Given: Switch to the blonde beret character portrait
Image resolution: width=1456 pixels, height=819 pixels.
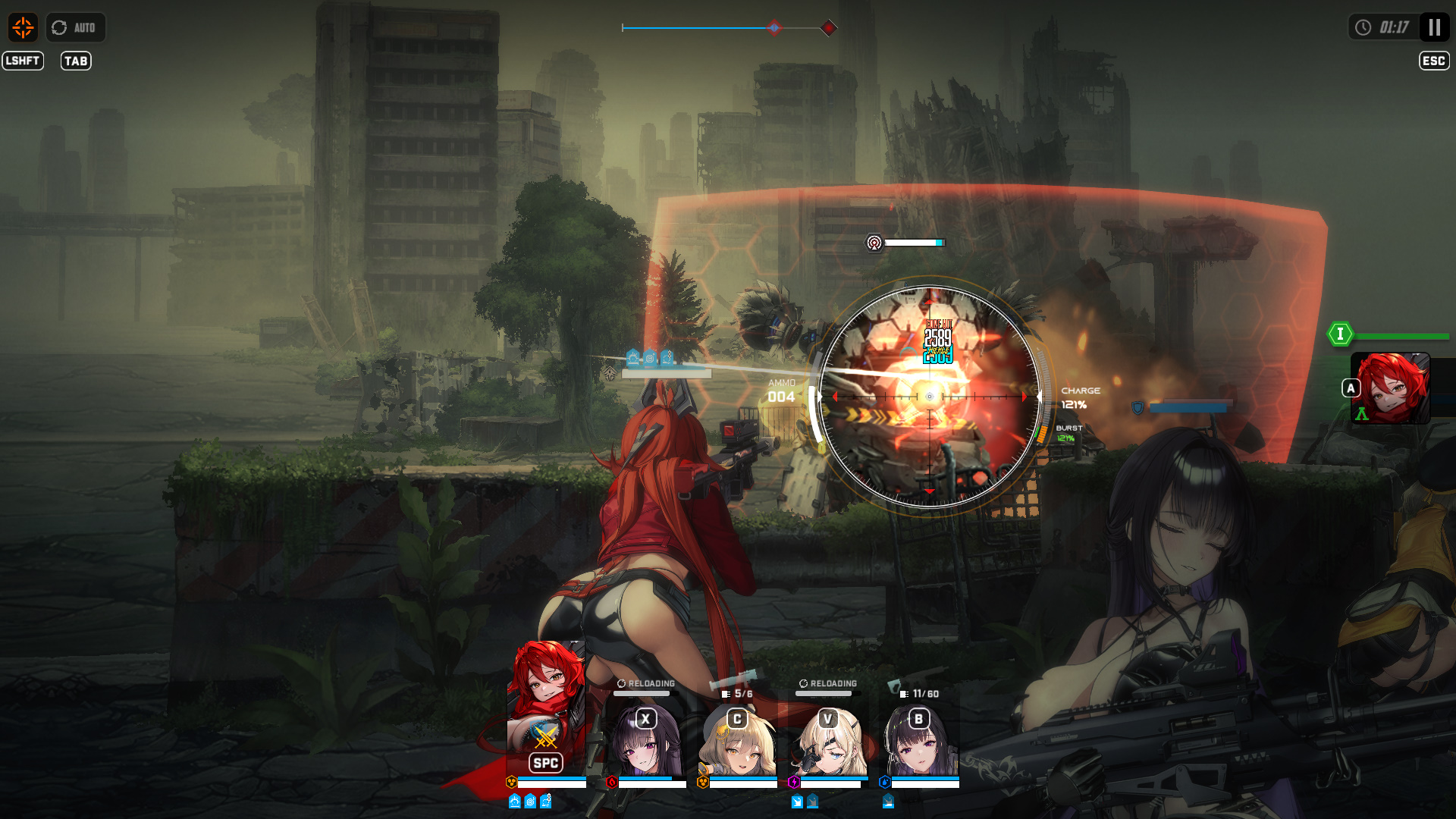Looking at the screenshot, I should coord(737,739).
